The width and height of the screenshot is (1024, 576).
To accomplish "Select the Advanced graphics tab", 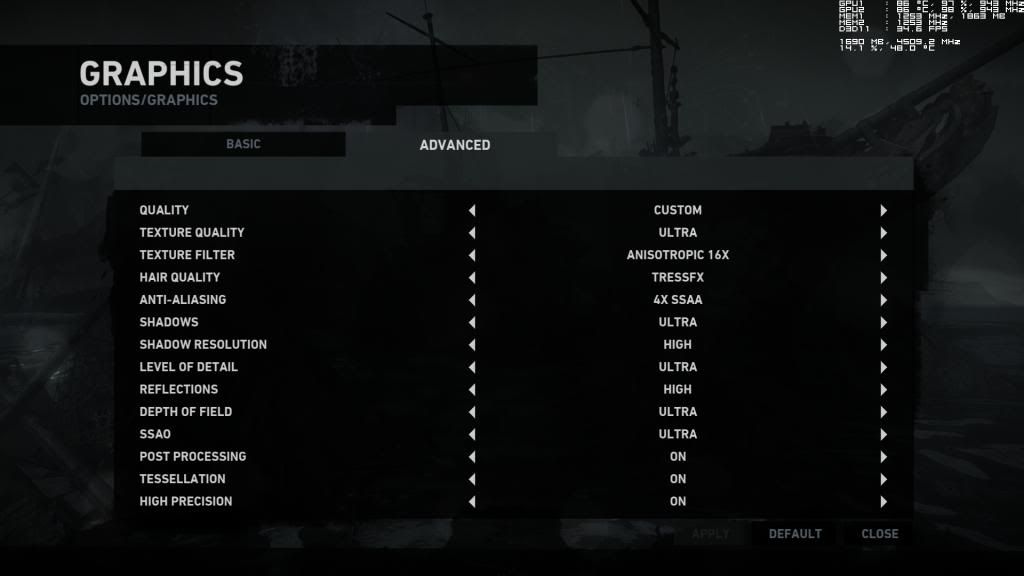I will [x=455, y=145].
